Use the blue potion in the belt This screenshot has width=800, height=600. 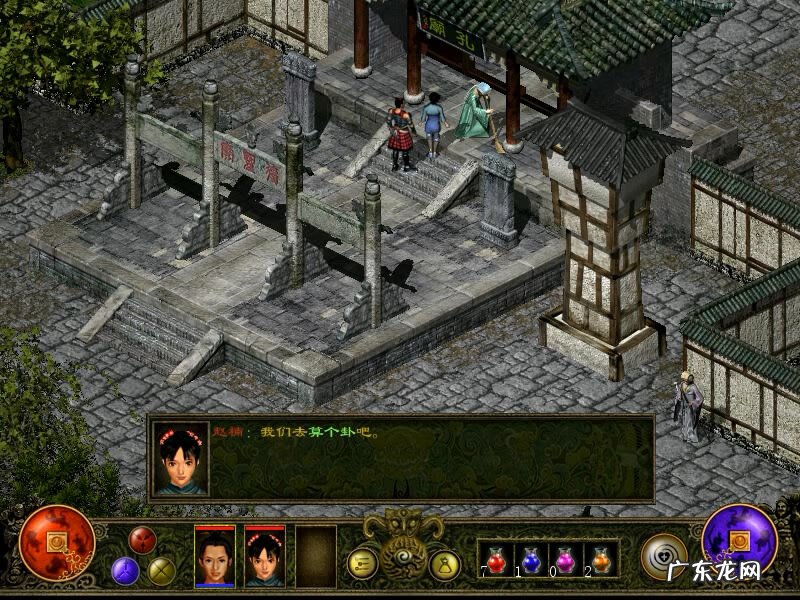pyautogui.click(x=531, y=559)
